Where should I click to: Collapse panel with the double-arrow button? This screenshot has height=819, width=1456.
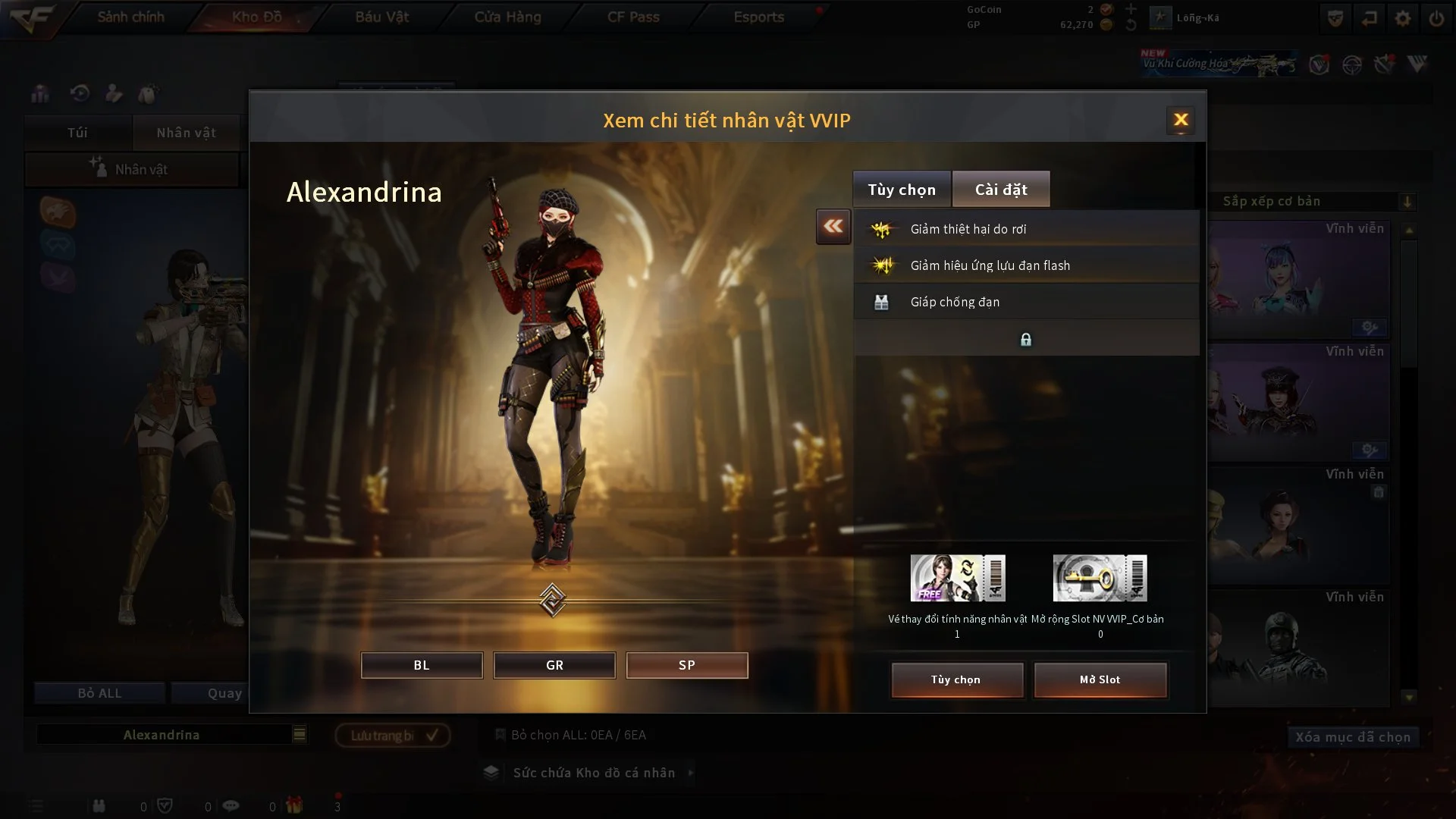833,227
